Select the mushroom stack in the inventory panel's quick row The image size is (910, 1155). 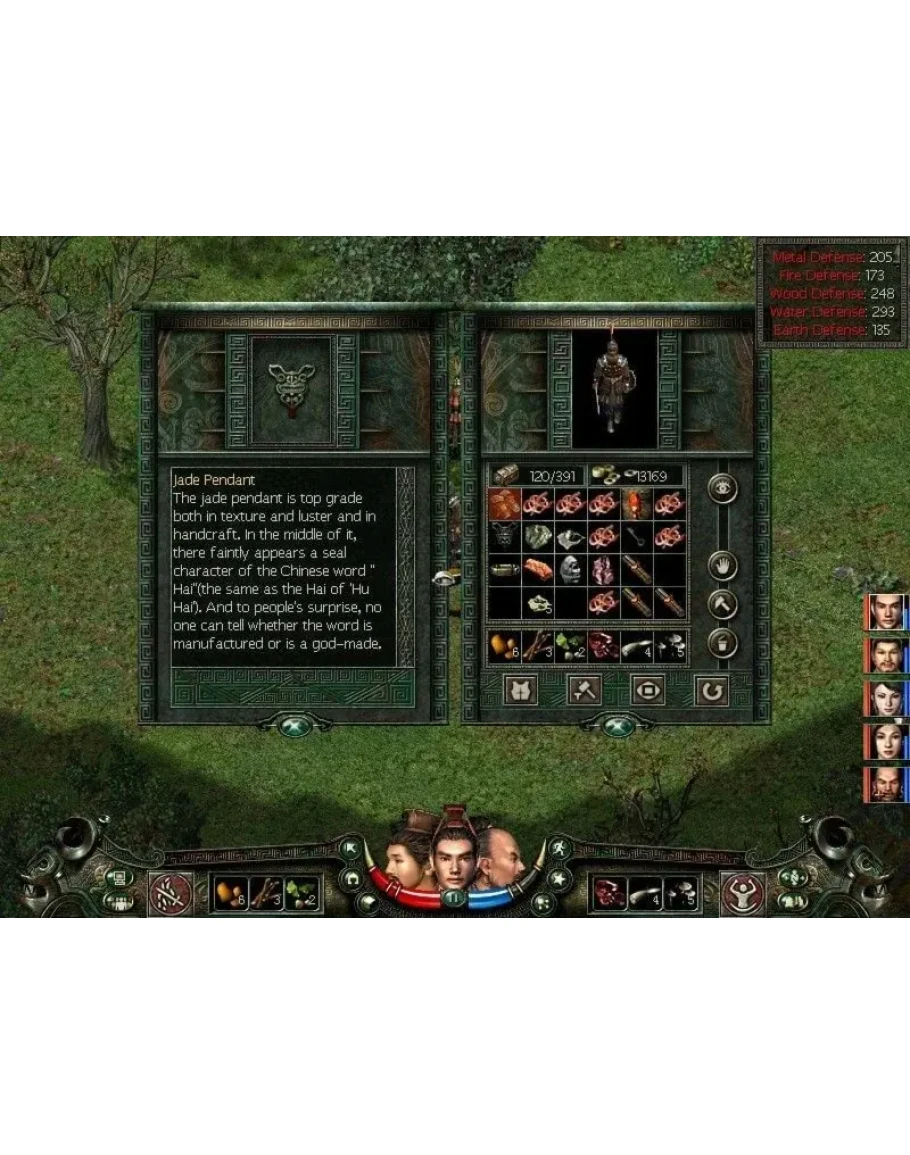[x=668, y=647]
